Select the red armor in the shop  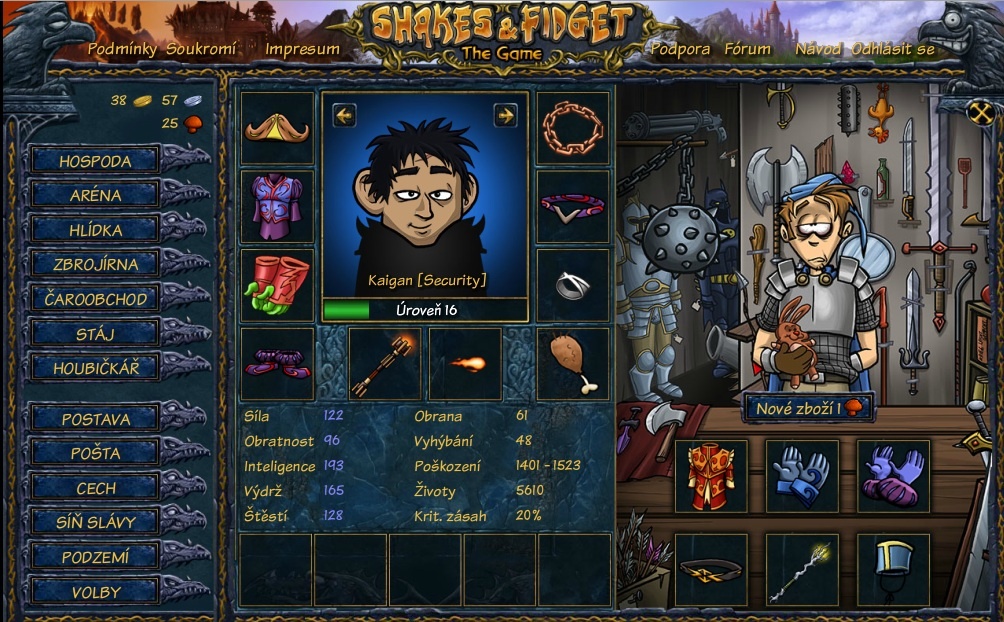[711, 476]
